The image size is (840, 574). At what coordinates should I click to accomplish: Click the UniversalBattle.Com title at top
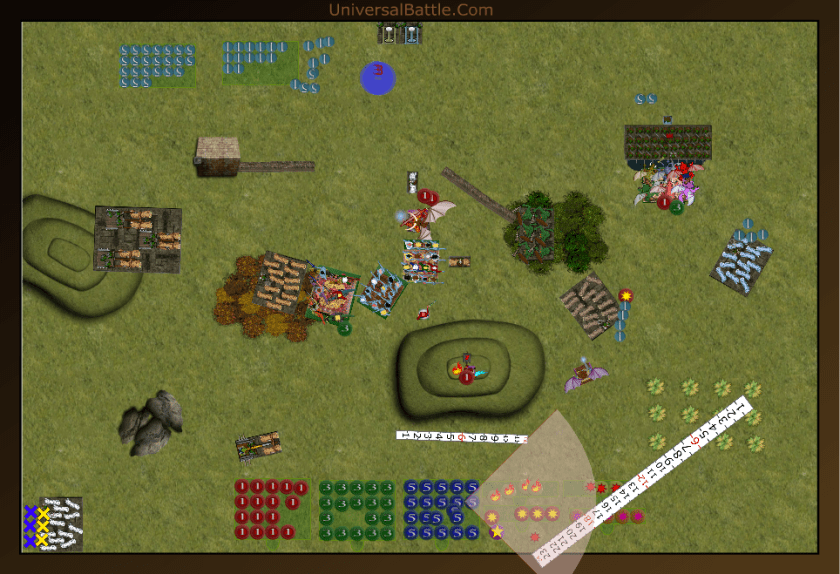click(410, 10)
